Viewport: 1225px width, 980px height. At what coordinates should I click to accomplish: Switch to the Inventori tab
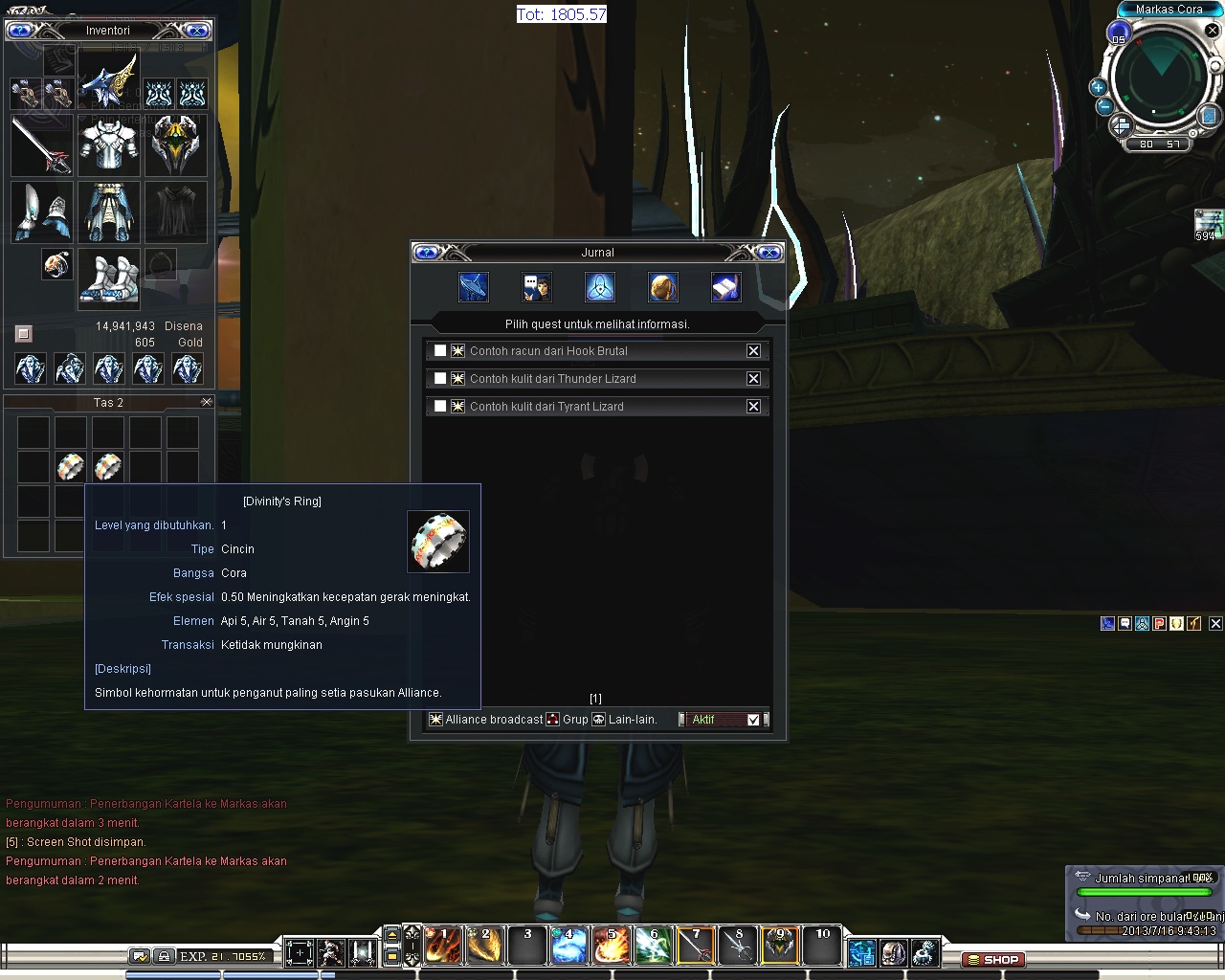pos(107,30)
